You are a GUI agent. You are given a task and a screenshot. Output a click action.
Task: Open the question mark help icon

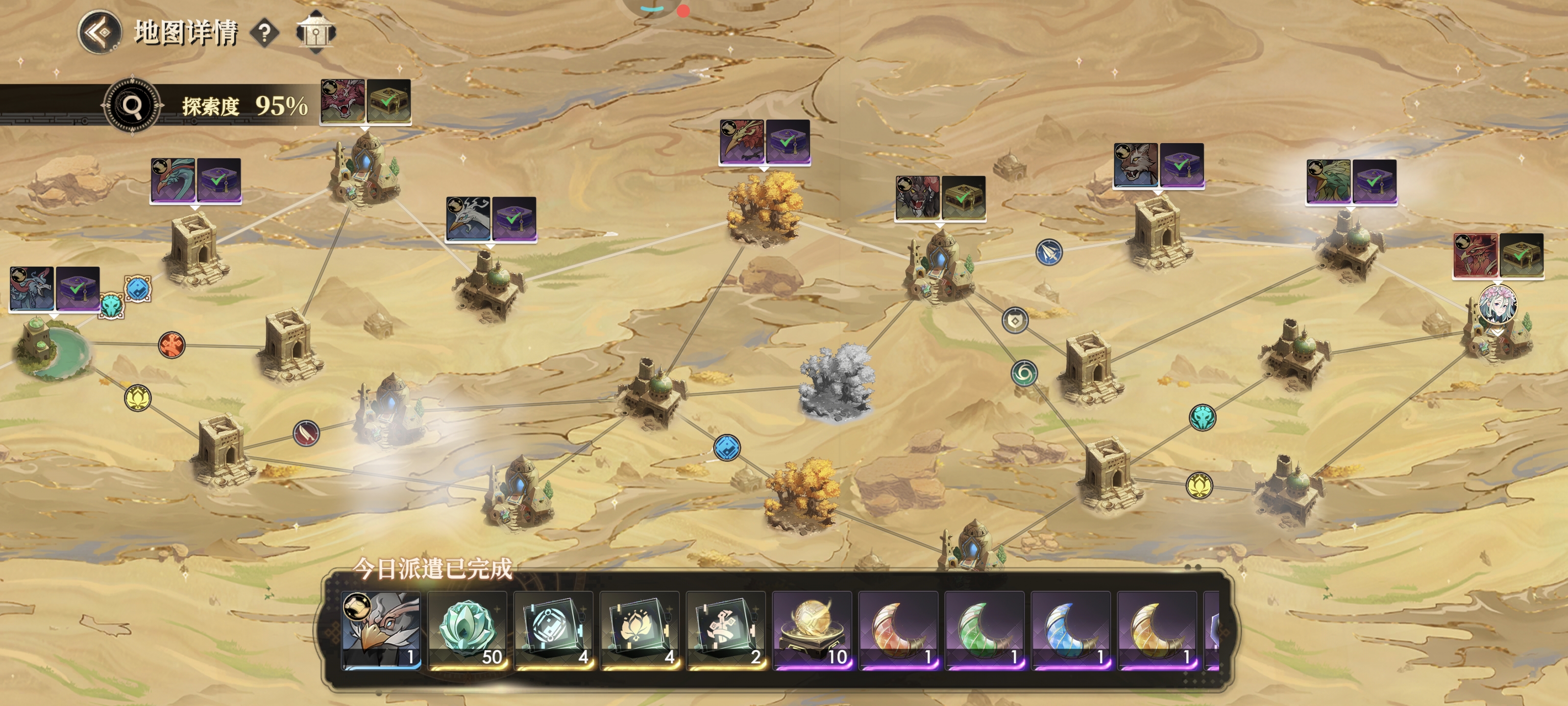(265, 33)
